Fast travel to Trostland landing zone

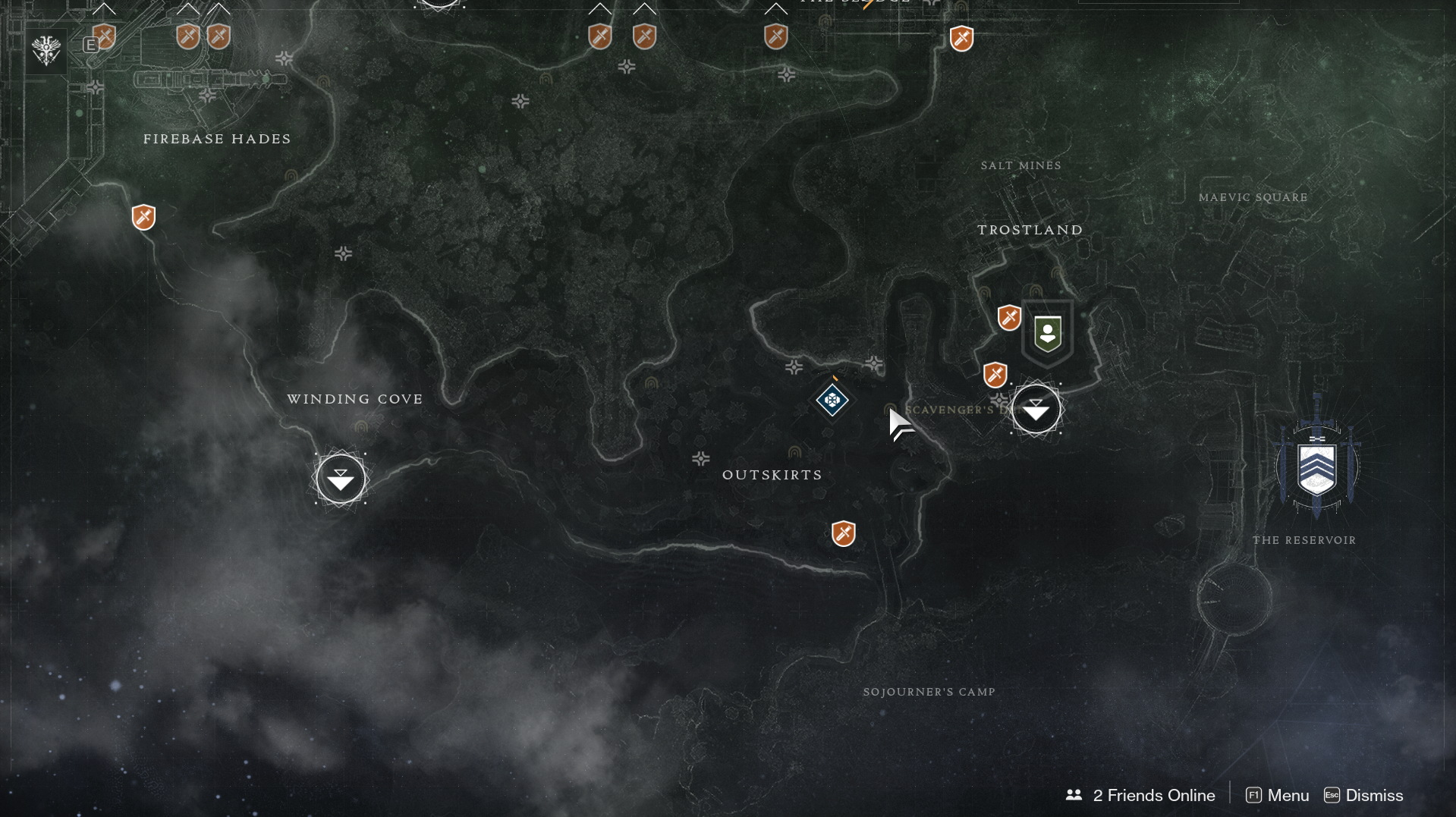[1036, 409]
